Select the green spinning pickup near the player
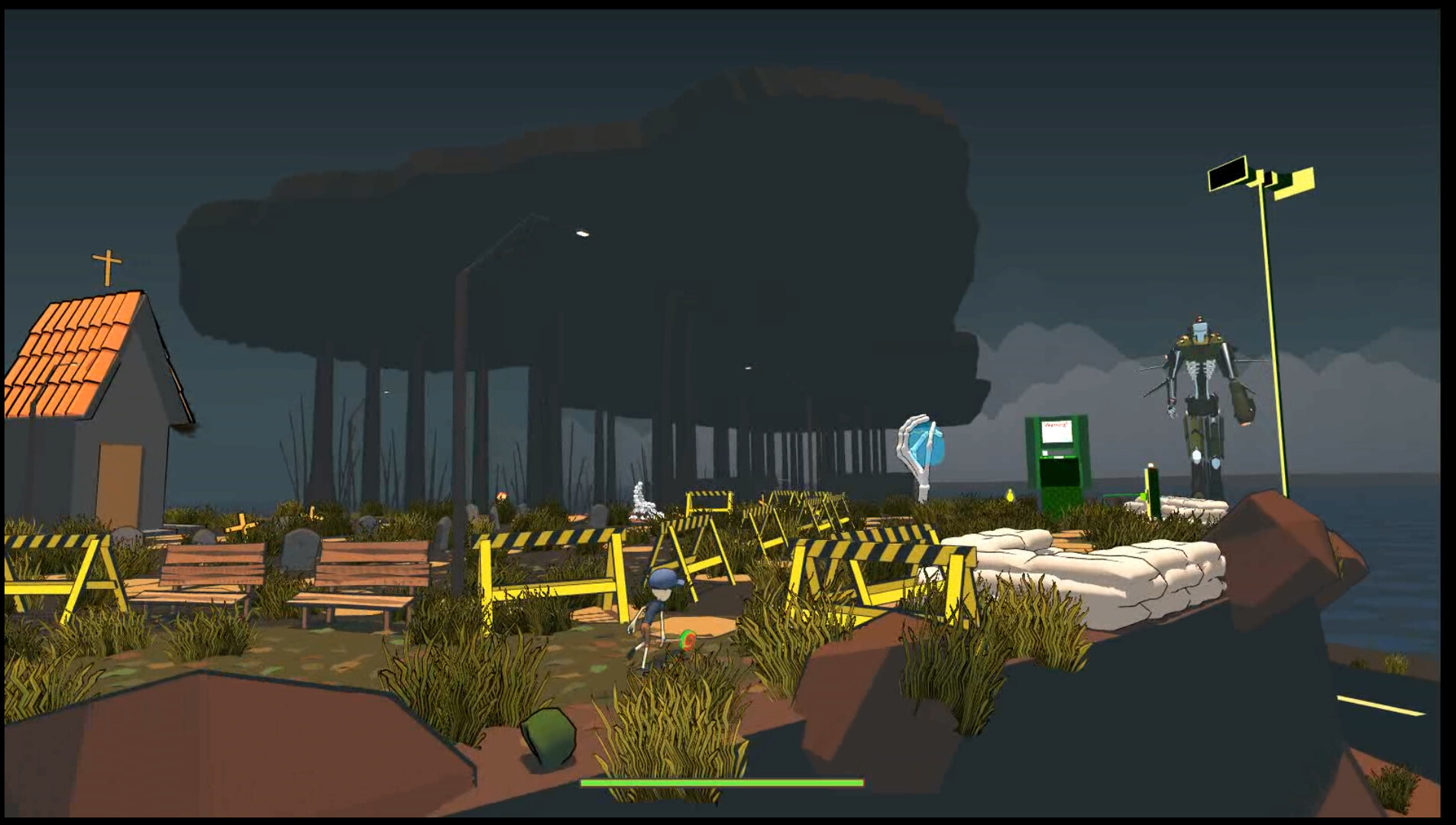The image size is (1456, 825). pos(688,639)
